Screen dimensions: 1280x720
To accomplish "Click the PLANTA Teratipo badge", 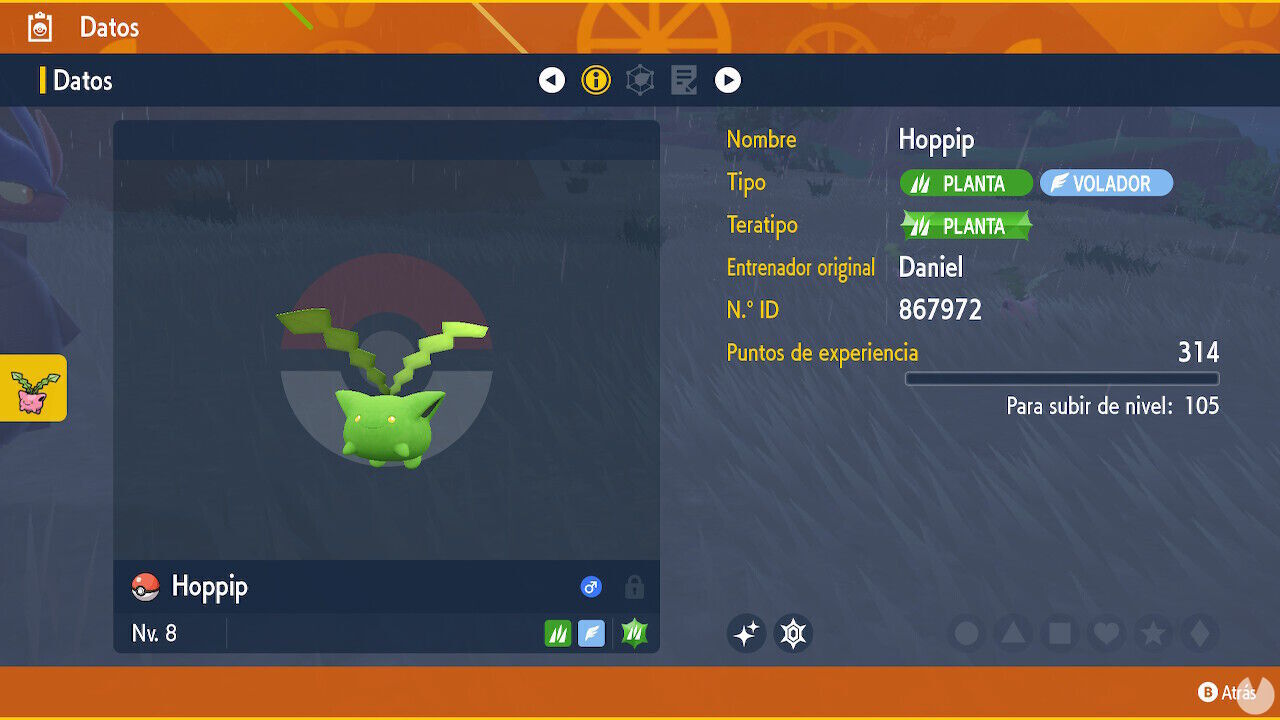I will tap(963, 226).
